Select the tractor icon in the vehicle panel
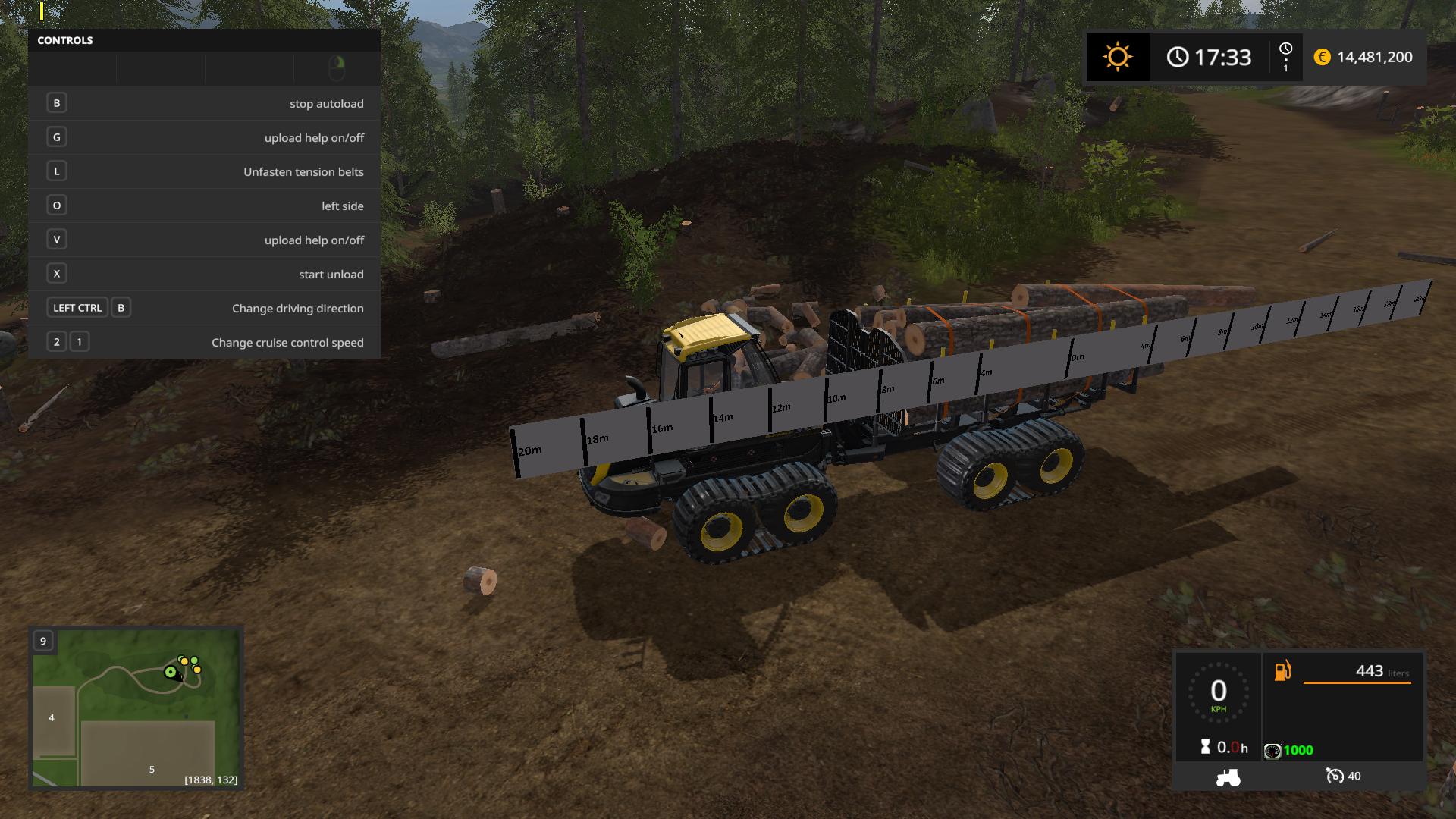Viewport: 1456px width, 819px height. click(x=1228, y=777)
